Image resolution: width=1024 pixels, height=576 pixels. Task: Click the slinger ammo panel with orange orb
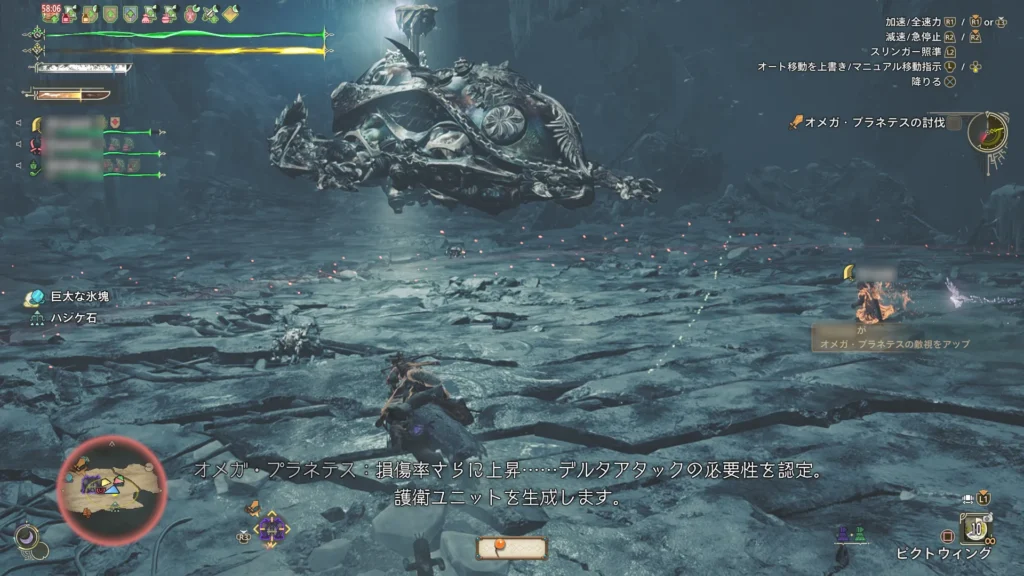click(x=512, y=548)
